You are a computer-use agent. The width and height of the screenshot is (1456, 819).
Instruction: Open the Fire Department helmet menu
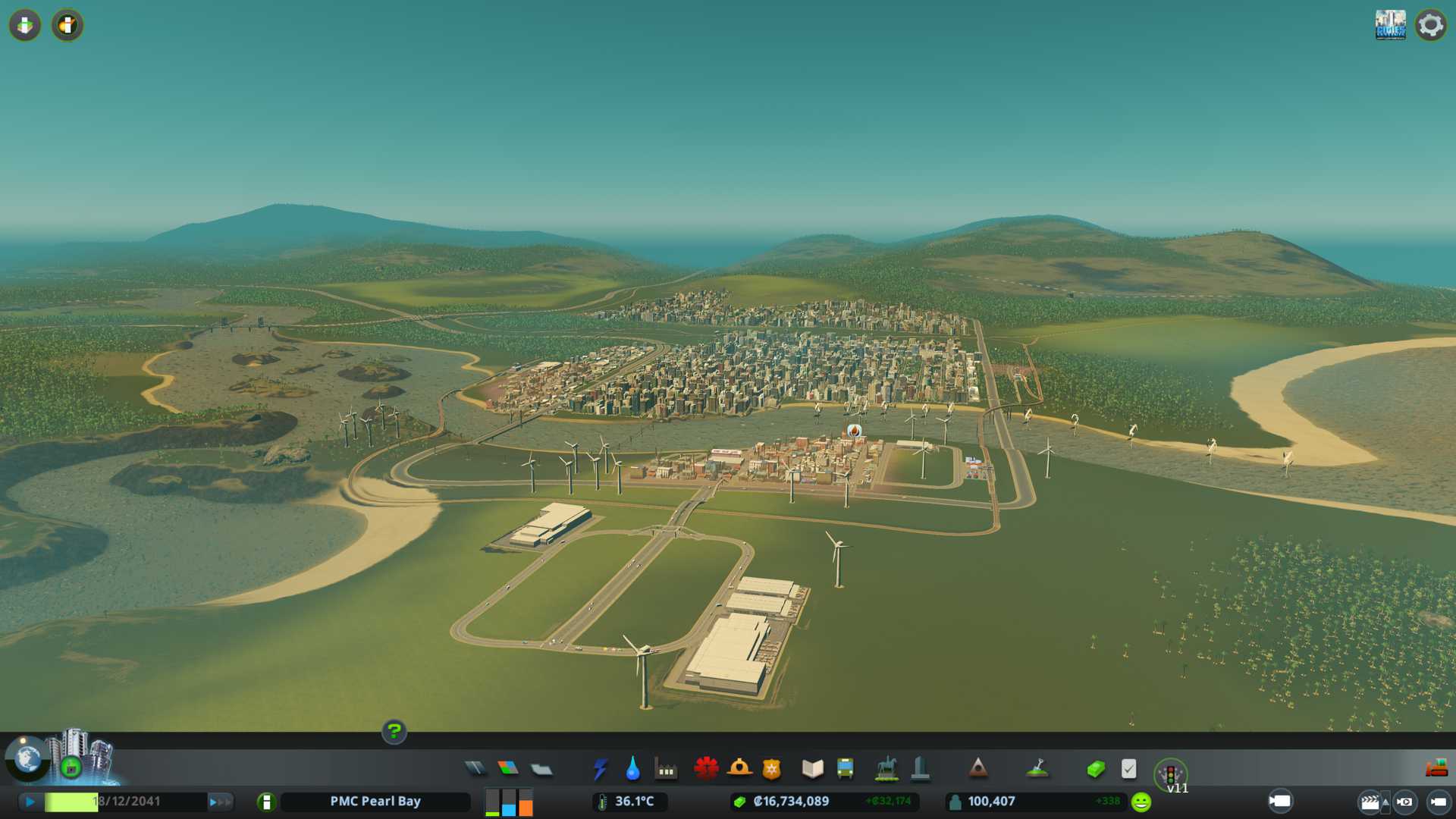coord(739,769)
